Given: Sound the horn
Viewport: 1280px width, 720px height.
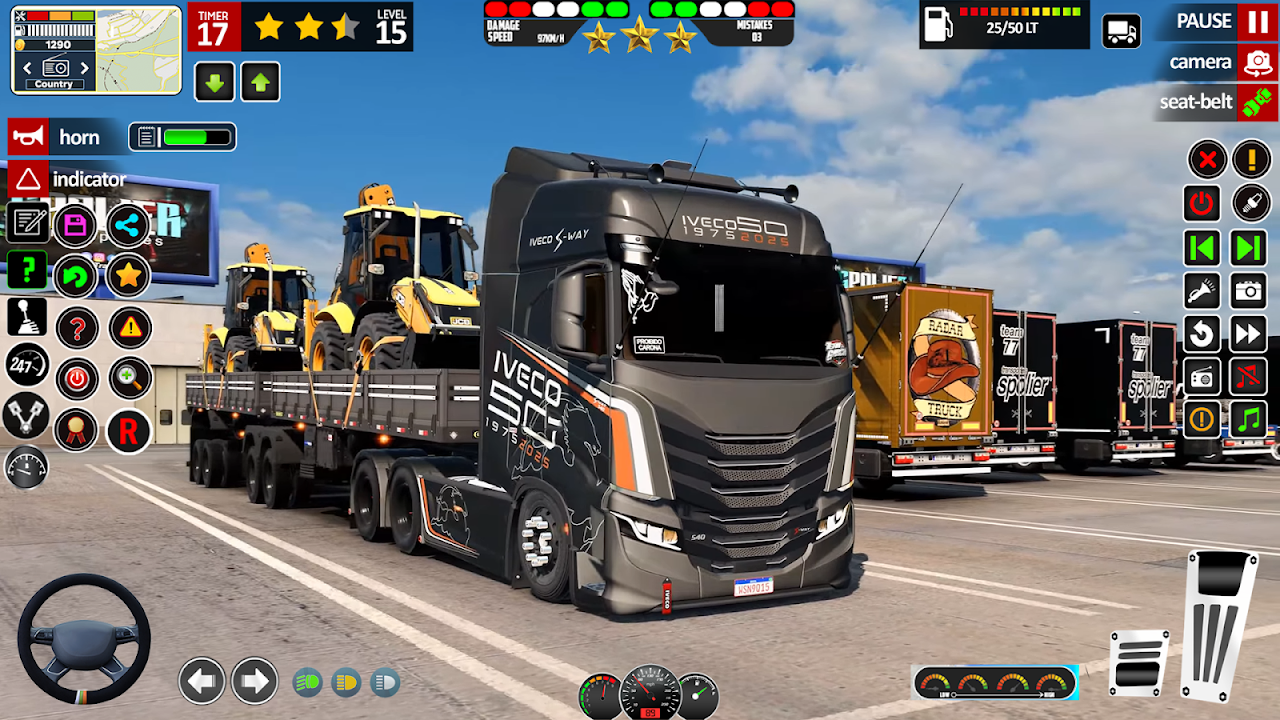Looking at the screenshot, I should pos(28,137).
